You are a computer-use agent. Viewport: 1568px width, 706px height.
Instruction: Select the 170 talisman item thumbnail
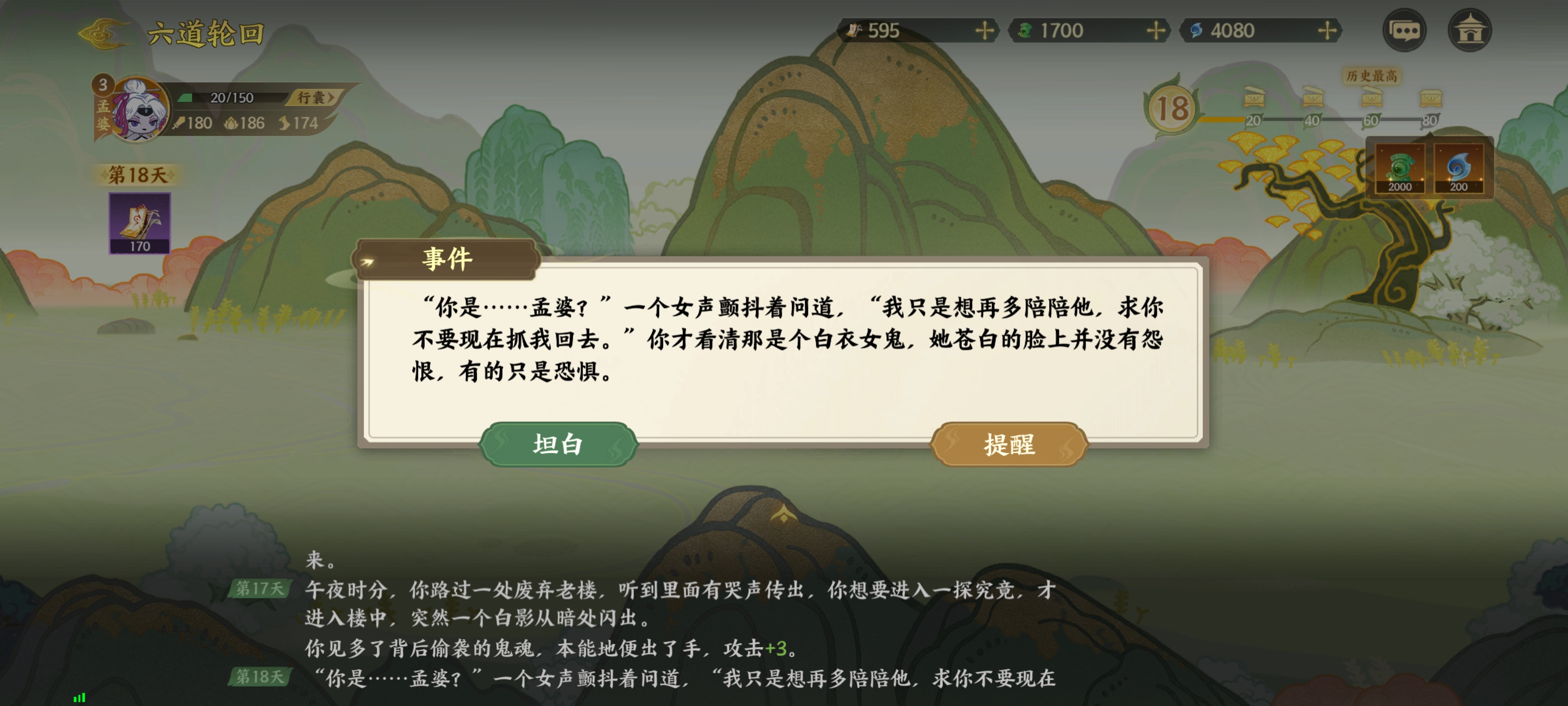tap(139, 224)
